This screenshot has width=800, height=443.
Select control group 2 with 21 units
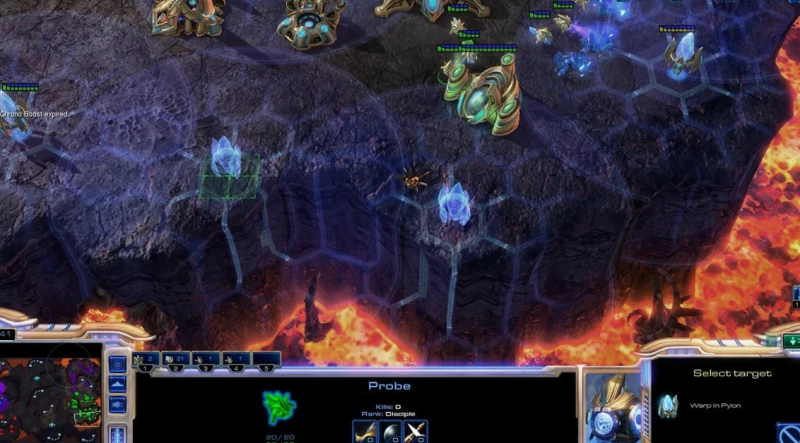[x=176, y=358]
